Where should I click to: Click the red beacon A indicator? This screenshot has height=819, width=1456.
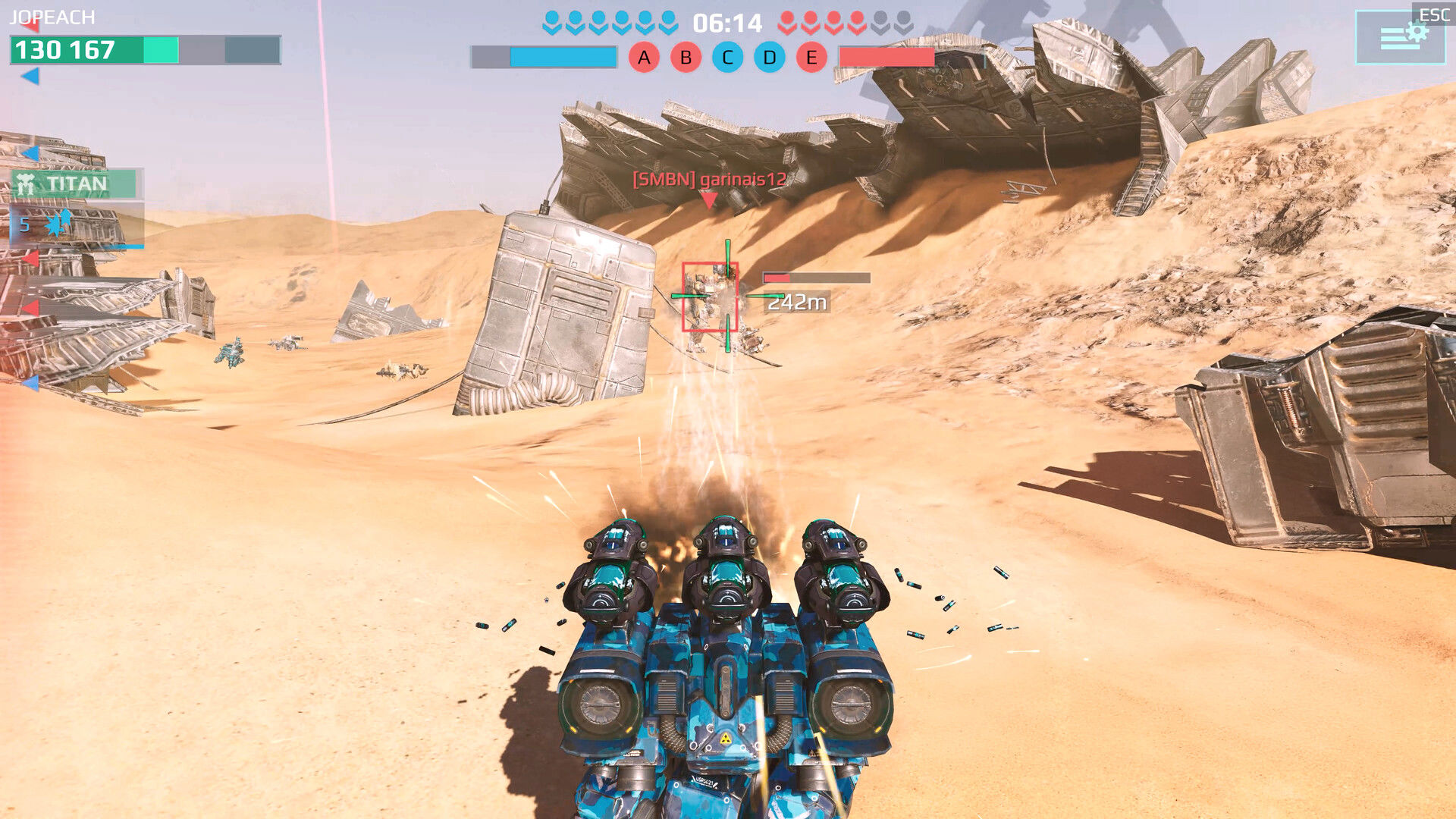644,58
